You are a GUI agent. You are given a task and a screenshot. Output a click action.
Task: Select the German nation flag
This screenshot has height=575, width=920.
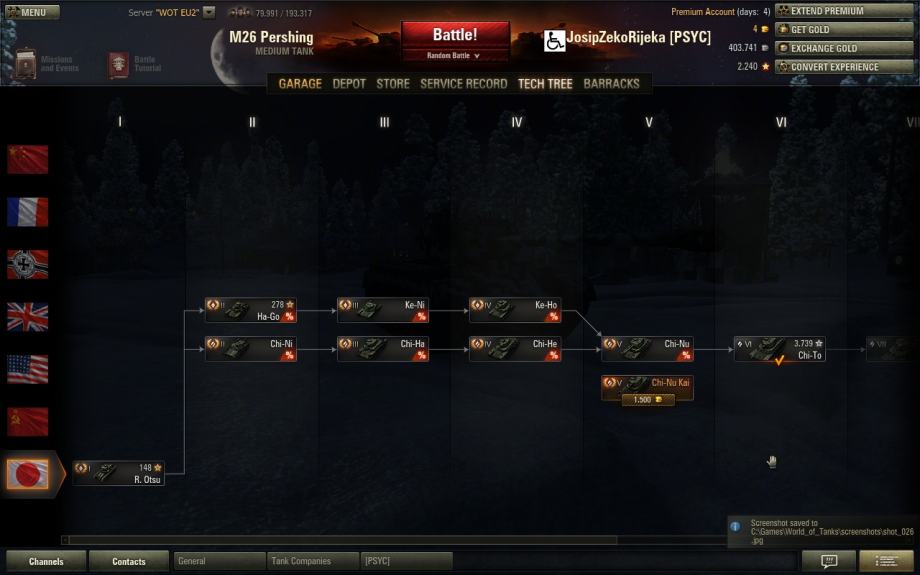pos(28,264)
